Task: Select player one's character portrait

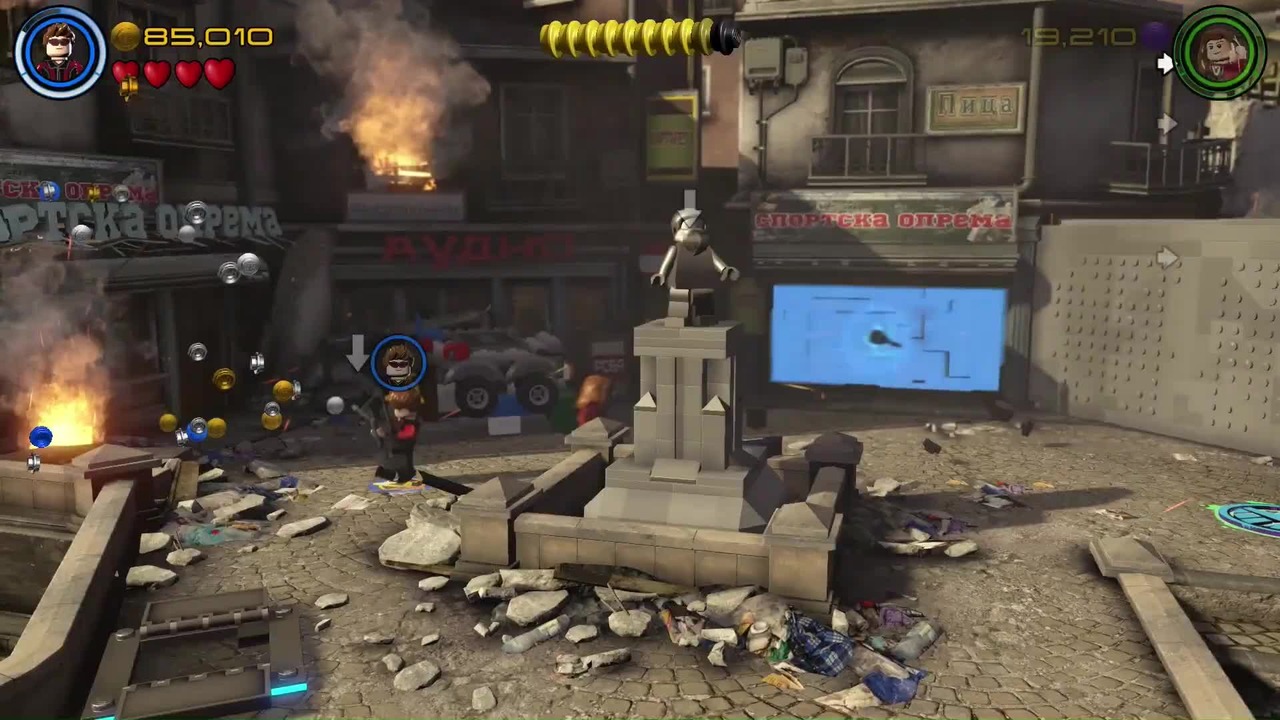Action: 60,52
